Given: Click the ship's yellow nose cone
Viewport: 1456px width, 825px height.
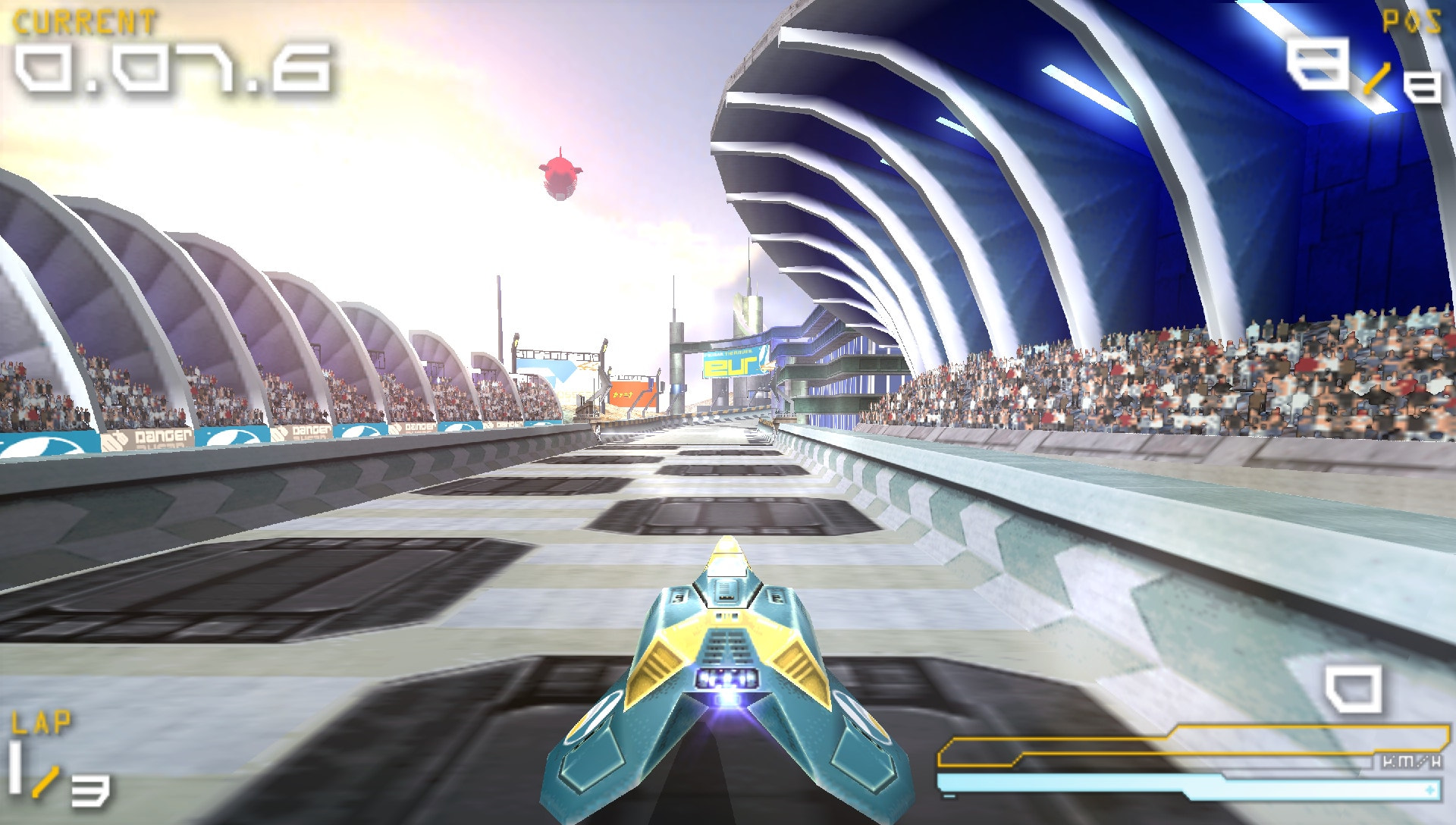Looking at the screenshot, I should (x=726, y=555).
